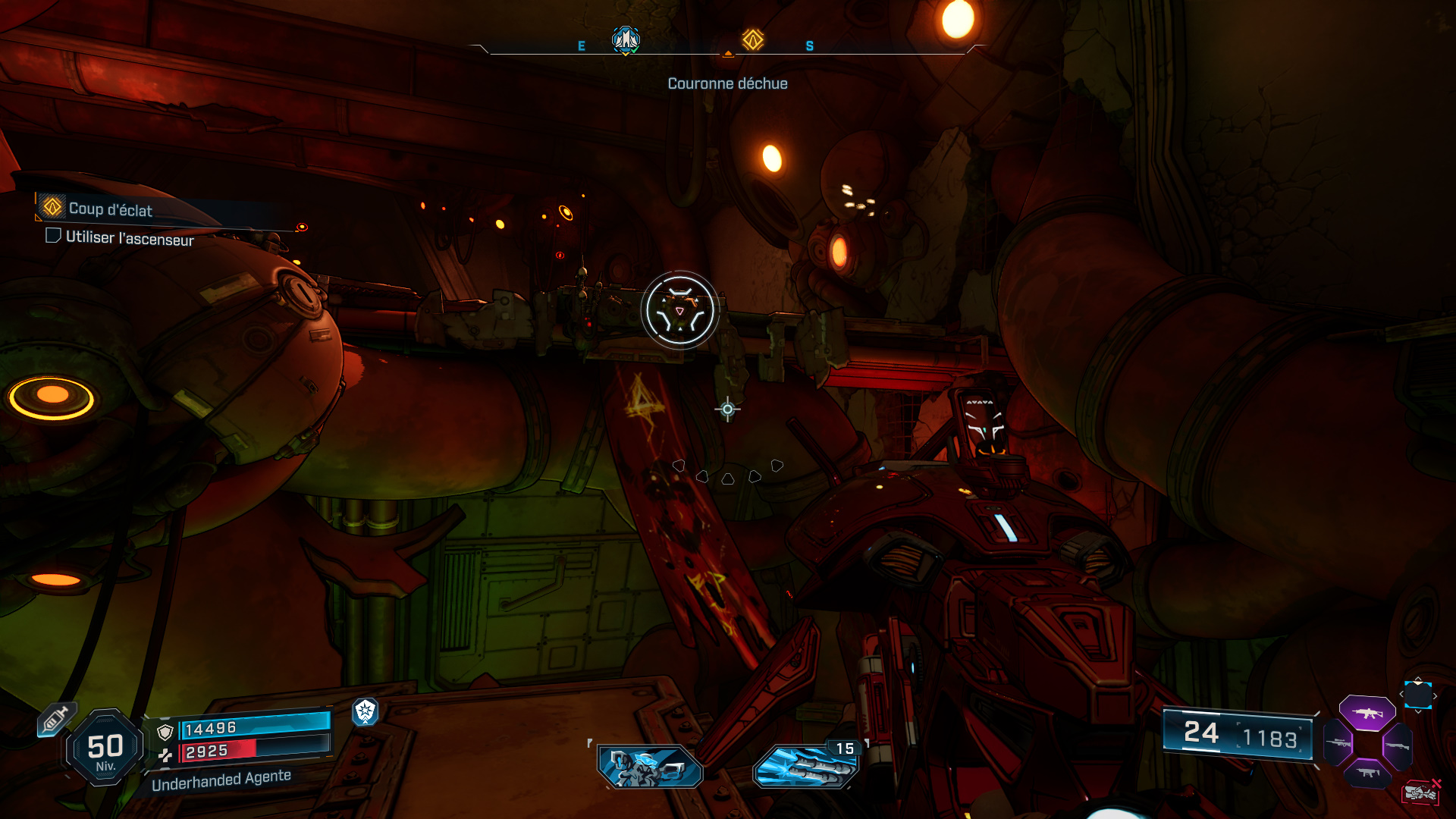Click the orange quest marker on the compass
The height and width of the screenshot is (819, 1456).
point(752,39)
